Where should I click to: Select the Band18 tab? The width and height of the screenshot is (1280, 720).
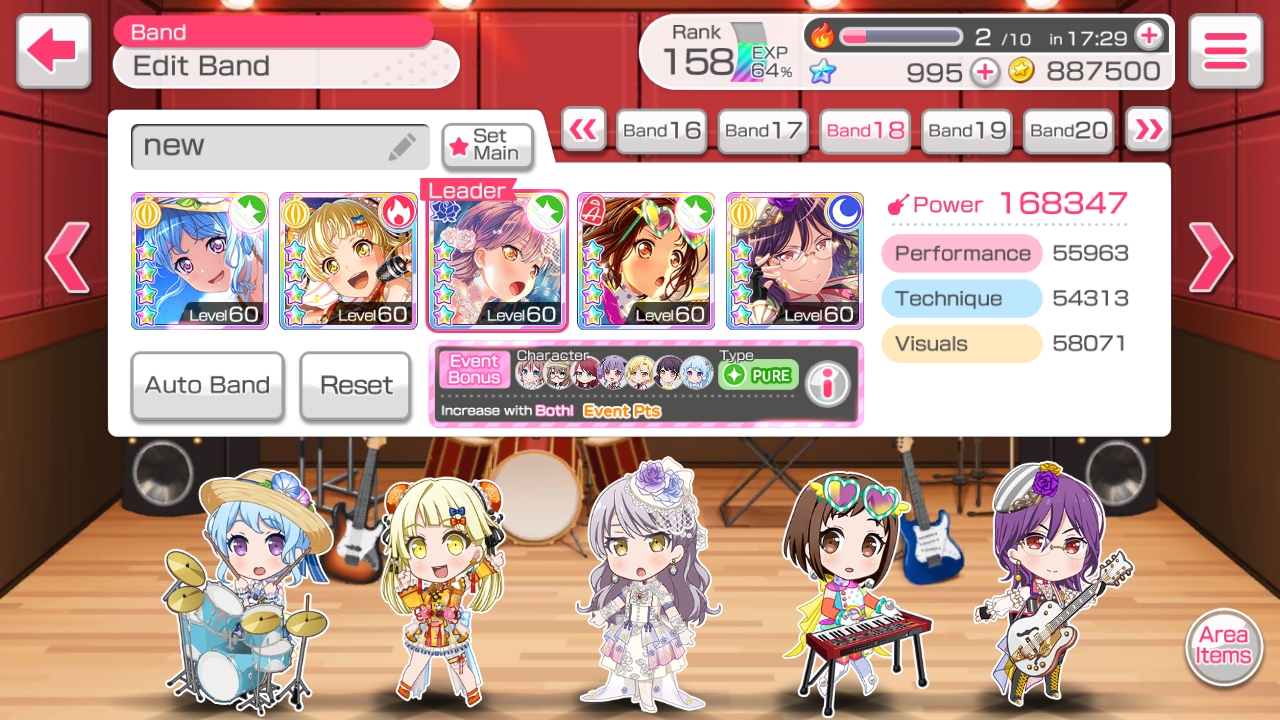click(x=865, y=131)
